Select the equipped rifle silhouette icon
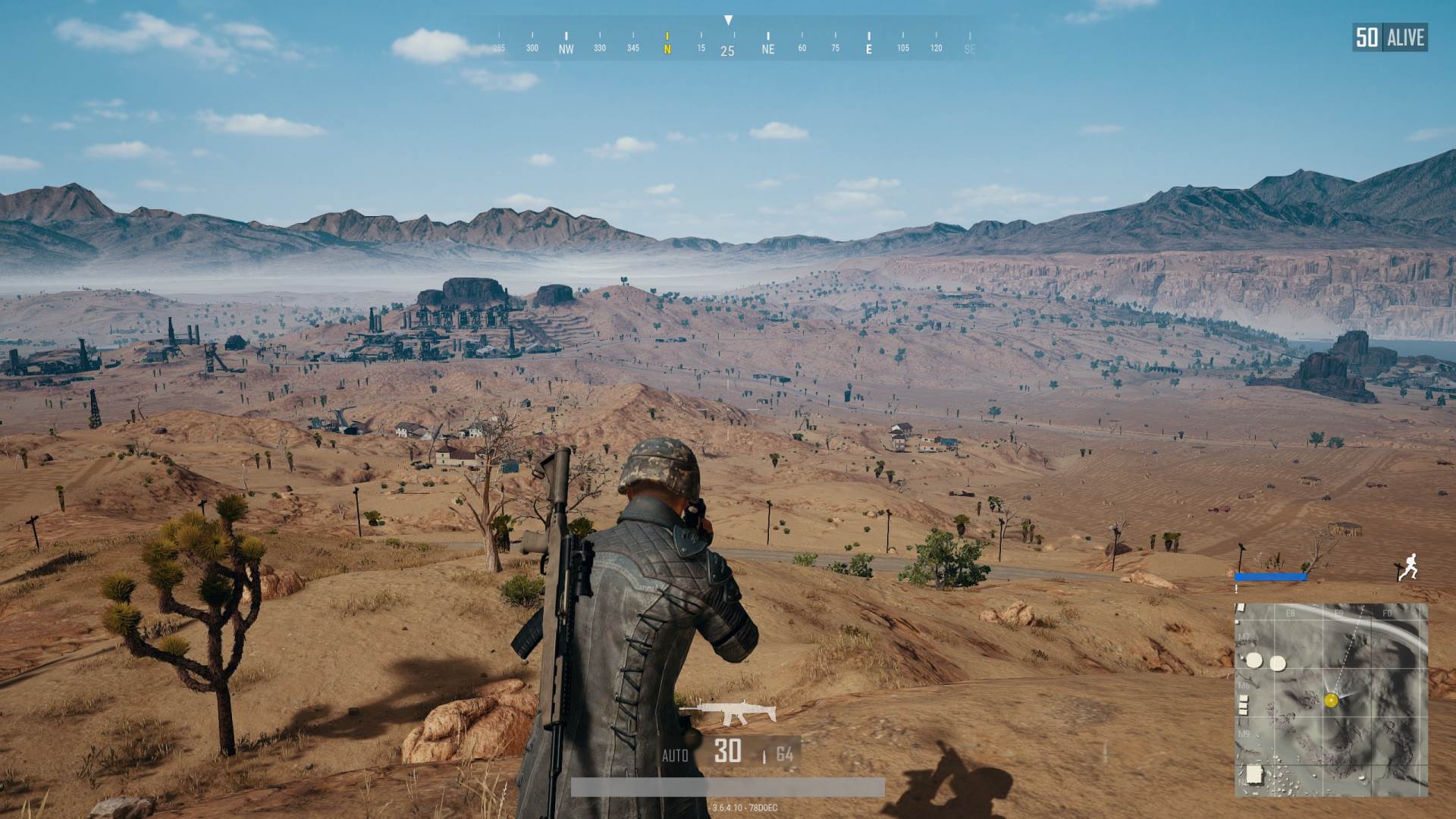Image resolution: width=1456 pixels, height=819 pixels. pos(728,712)
